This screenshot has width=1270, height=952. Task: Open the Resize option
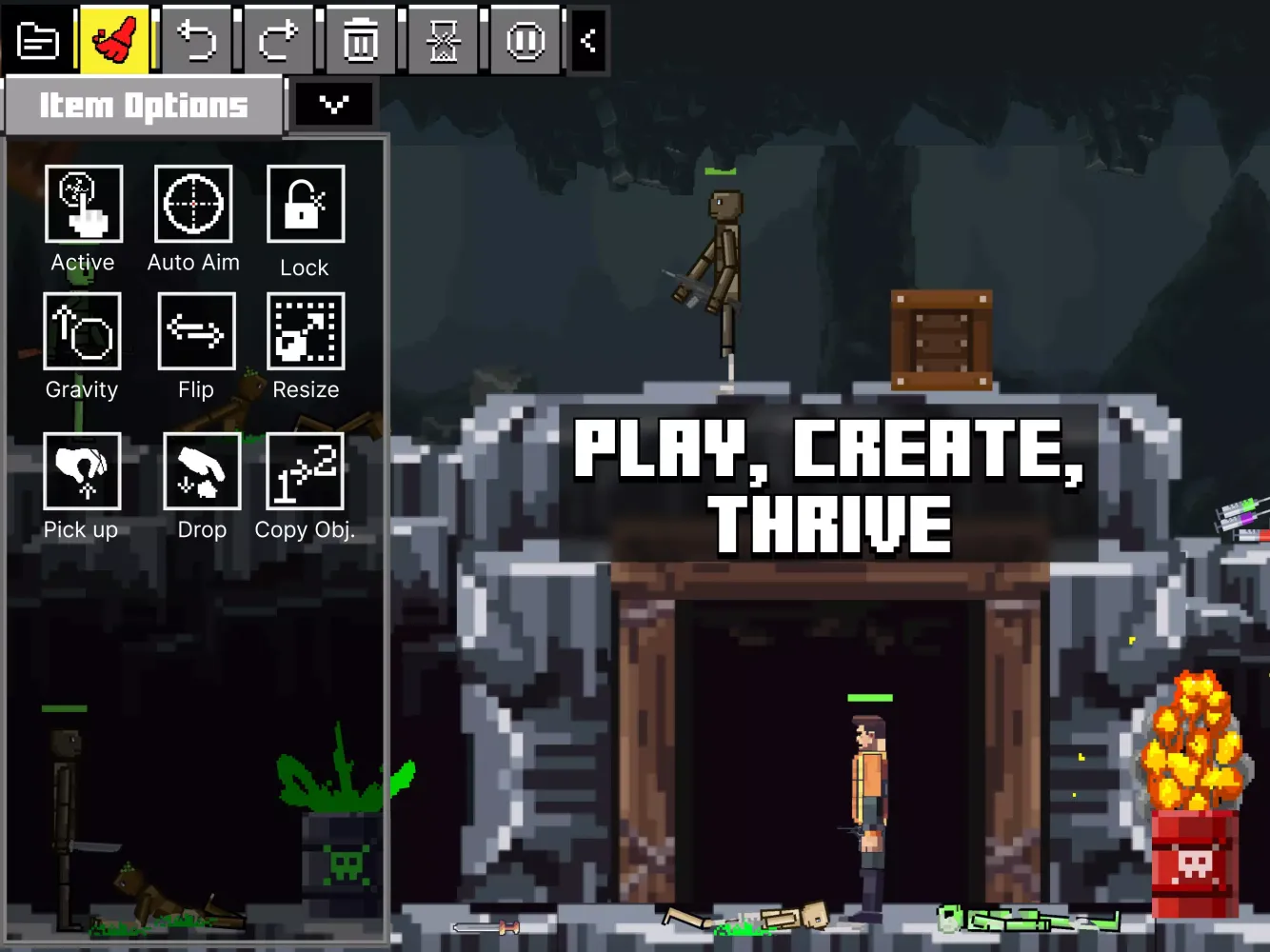point(305,331)
